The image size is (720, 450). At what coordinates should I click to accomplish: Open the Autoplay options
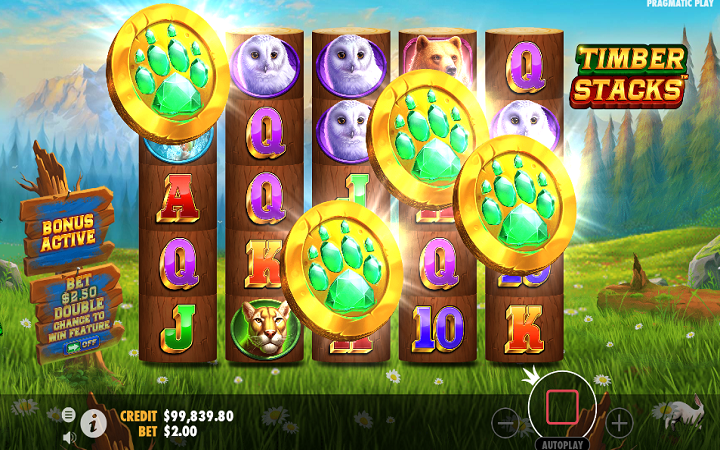tap(561, 443)
